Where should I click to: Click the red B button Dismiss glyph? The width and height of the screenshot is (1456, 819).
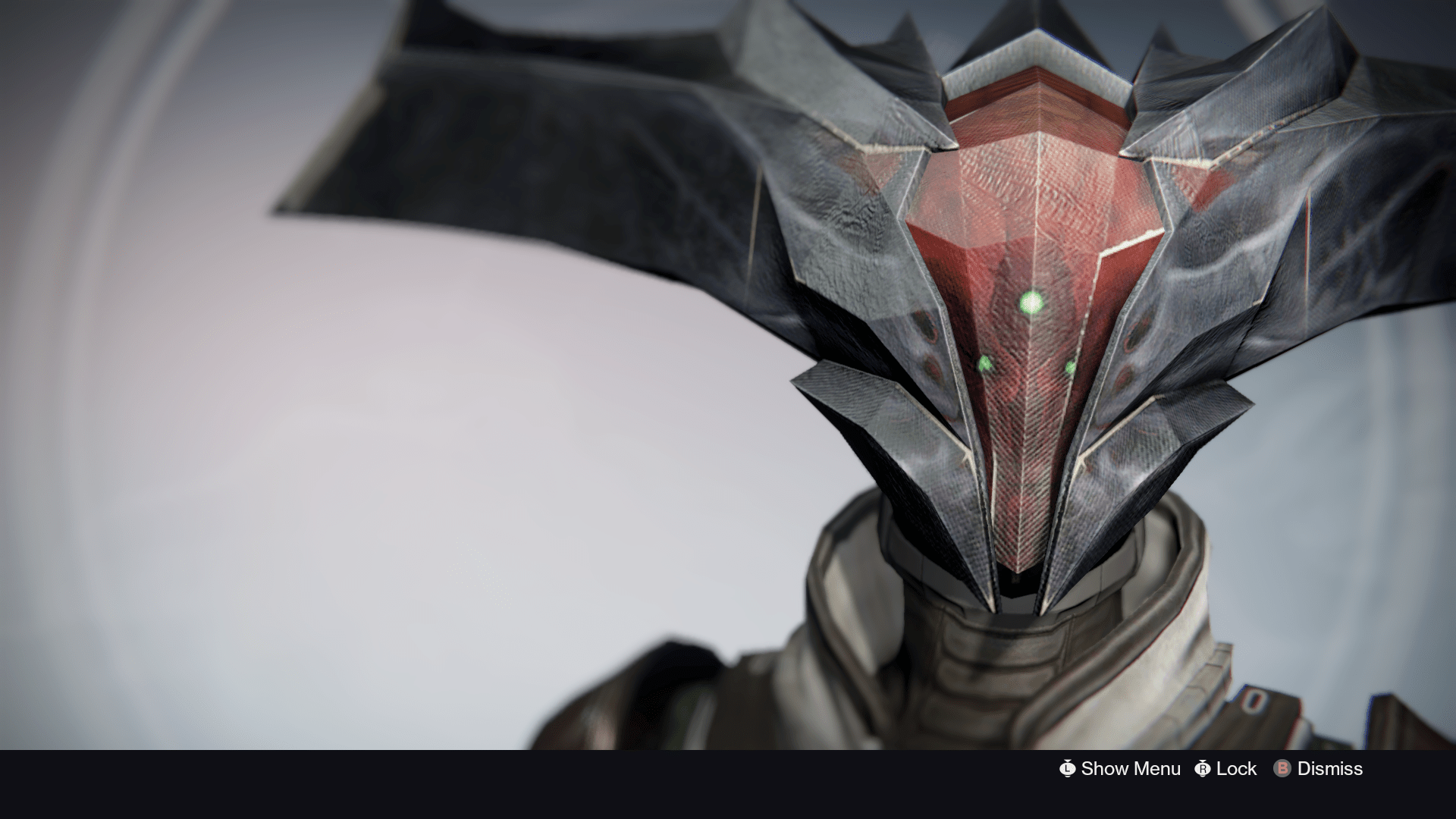pos(1284,769)
